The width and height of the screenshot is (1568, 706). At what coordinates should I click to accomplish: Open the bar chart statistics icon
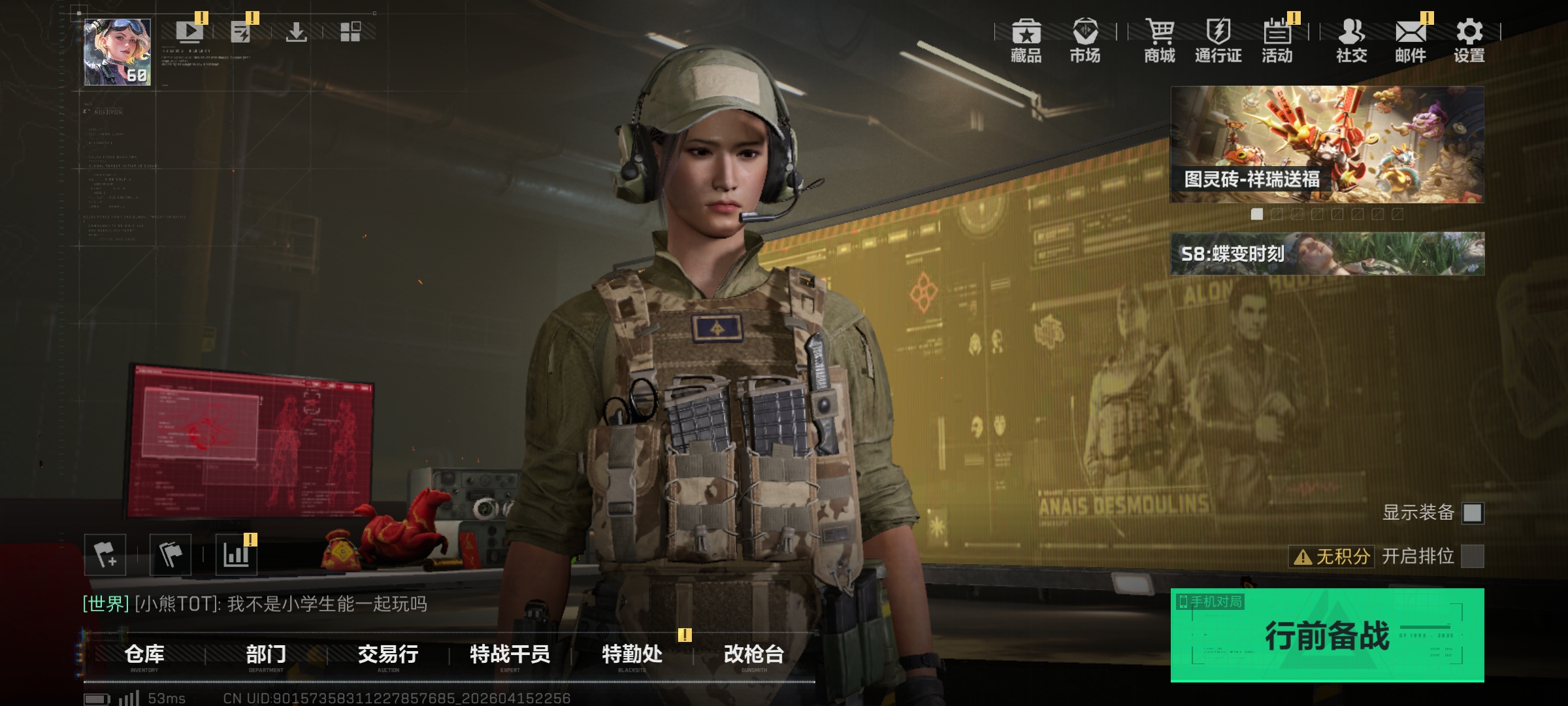236,555
